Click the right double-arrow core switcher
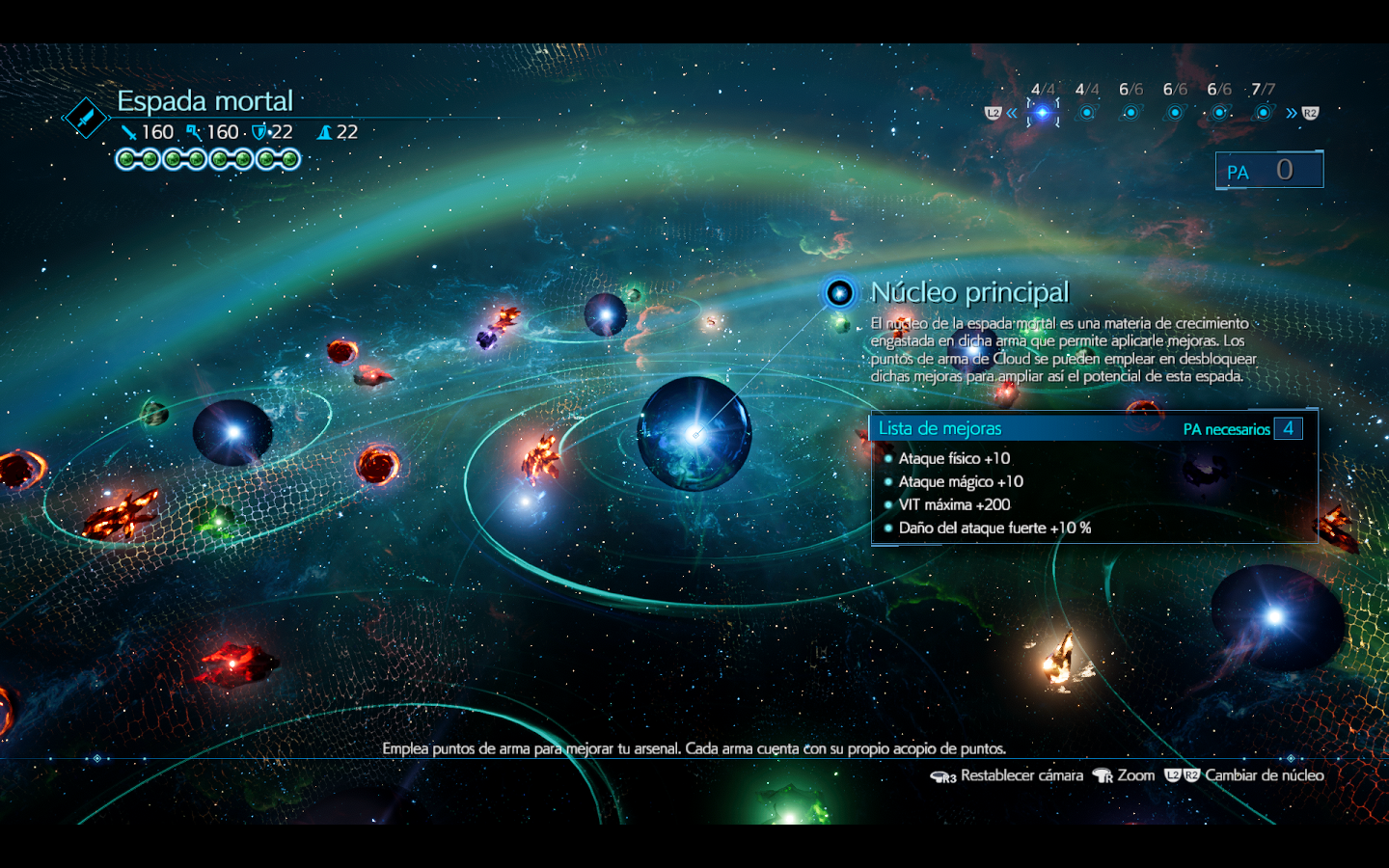This screenshot has width=1389, height=868. point(1292,113)
